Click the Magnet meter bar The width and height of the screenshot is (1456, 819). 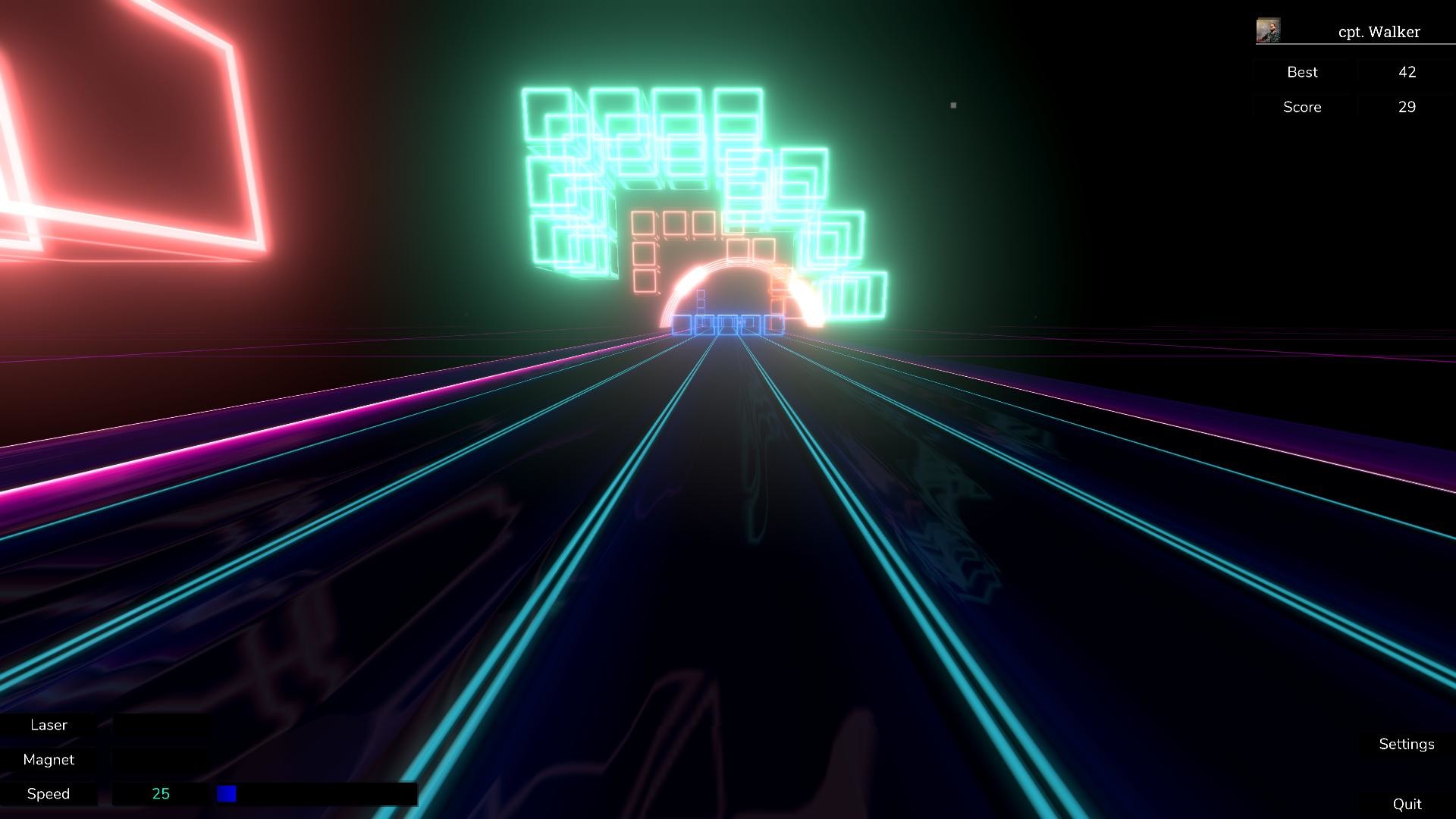162,759
